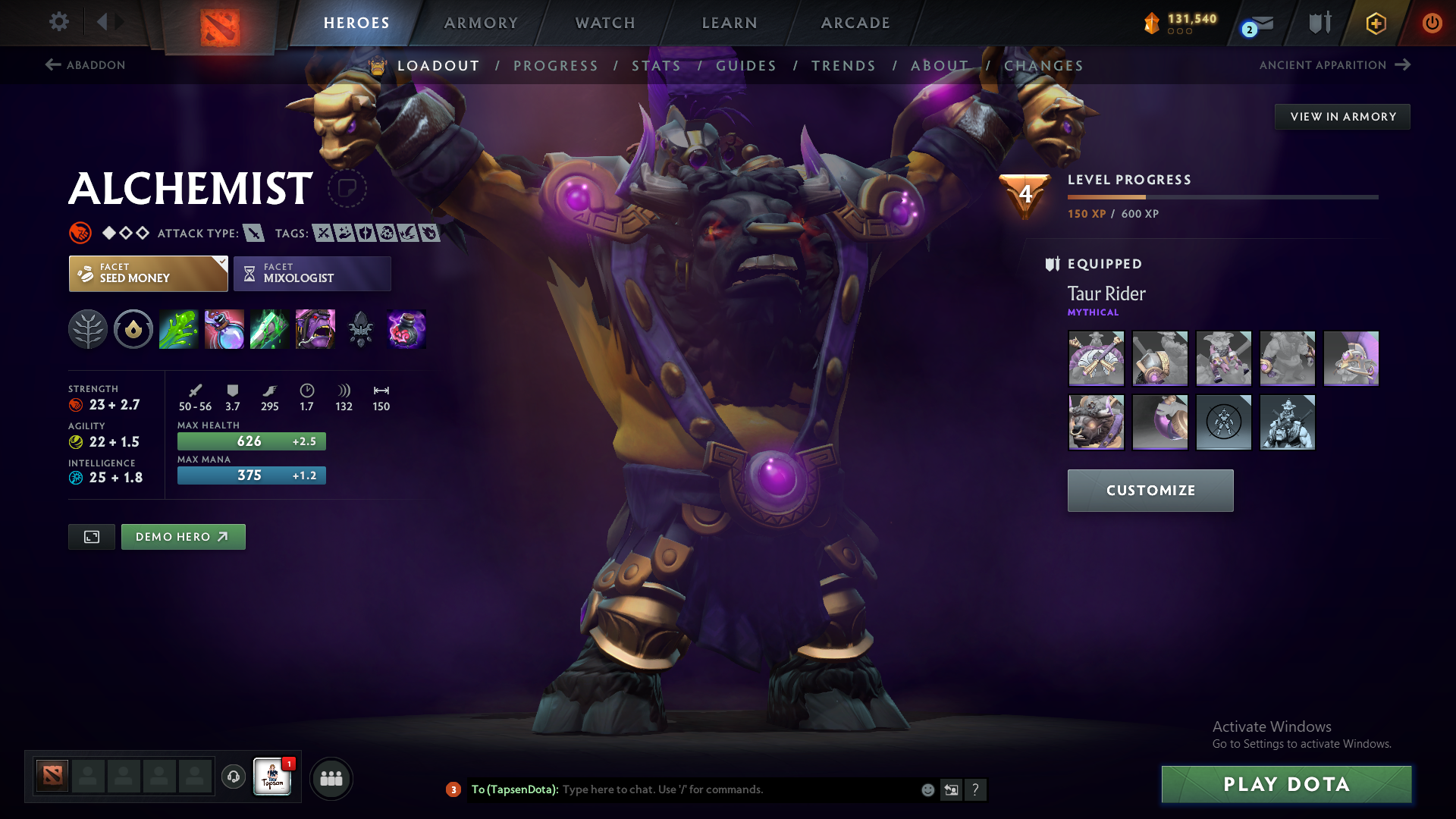The image size is (1456, 819).
Task: Open the Seed Money facet dropdown chevron
Action: [221, 263]
